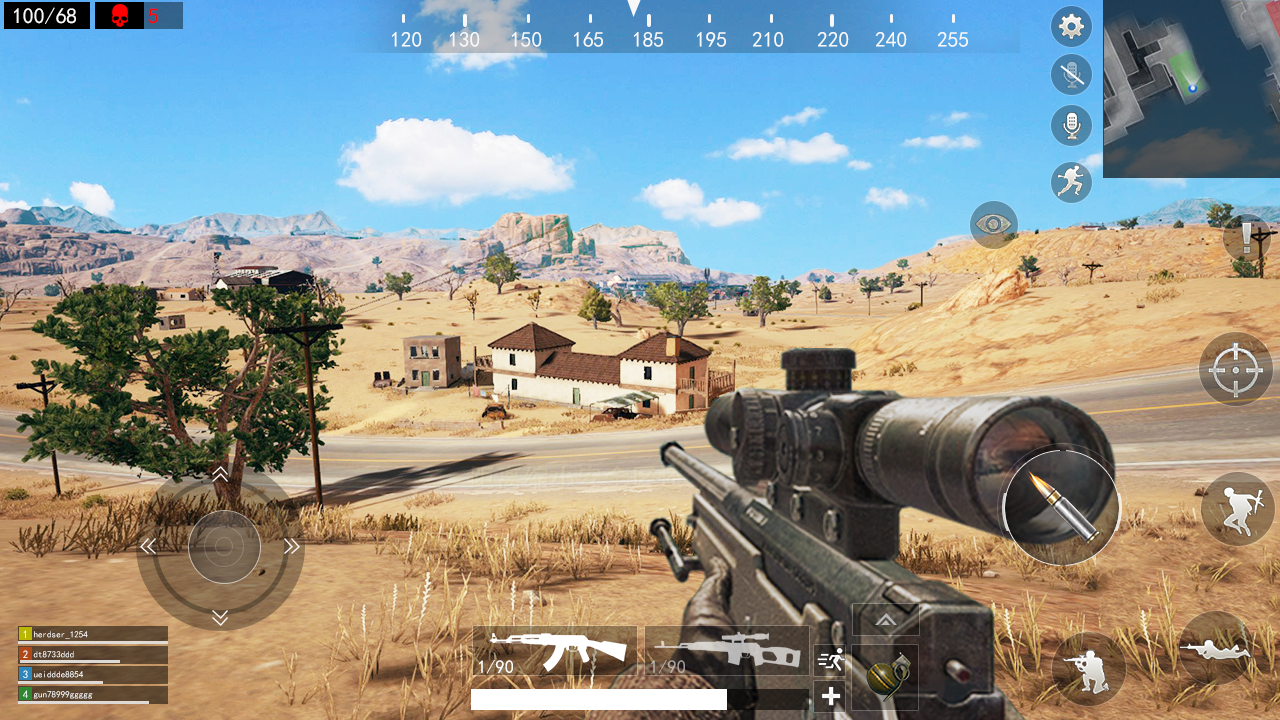Screen dimensions: 1280x720
Task: Toggle the sprint icon beside the weapon slots
Action: (x=831, y=660)
